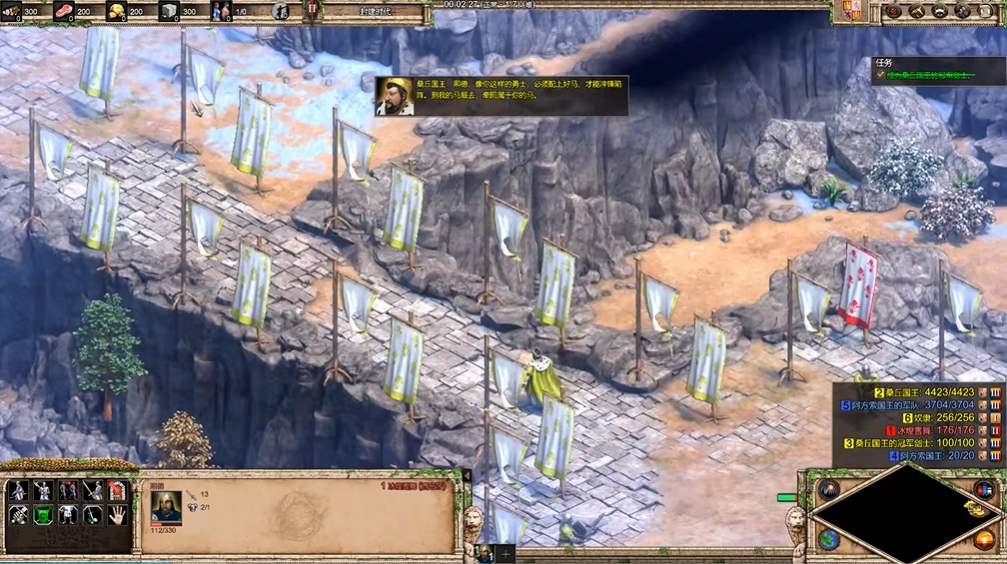
Task: Toggle the globe minimap mode button
Action: pyautogui.click(x=828, y=539)
